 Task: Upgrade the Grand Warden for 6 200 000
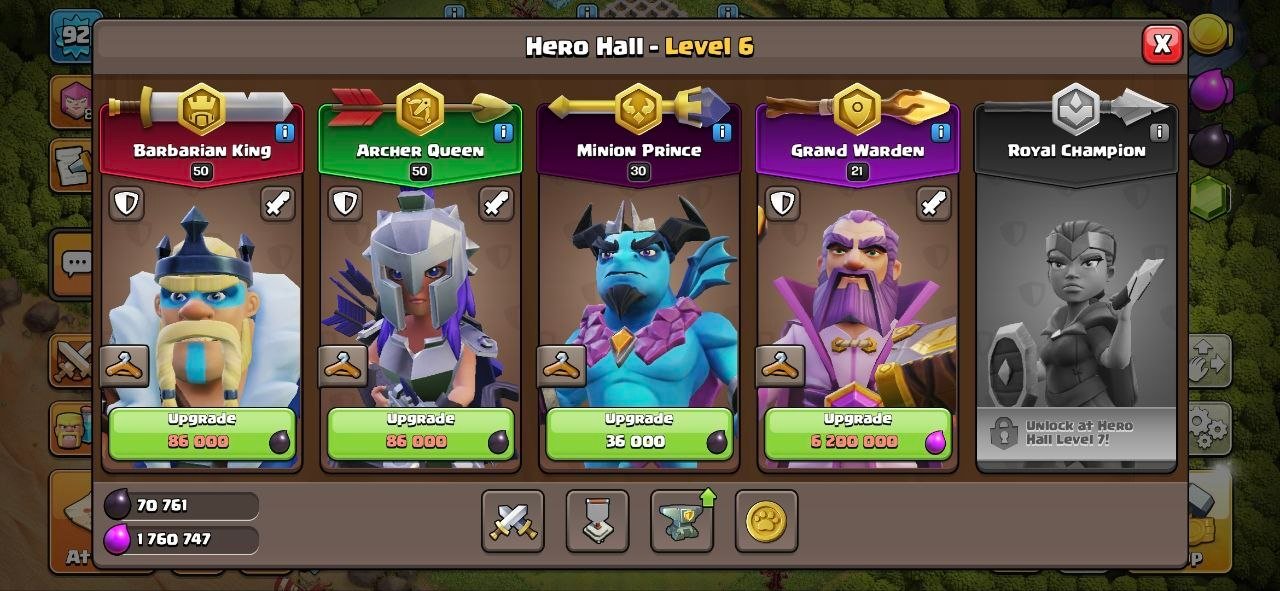pos(857,433)
